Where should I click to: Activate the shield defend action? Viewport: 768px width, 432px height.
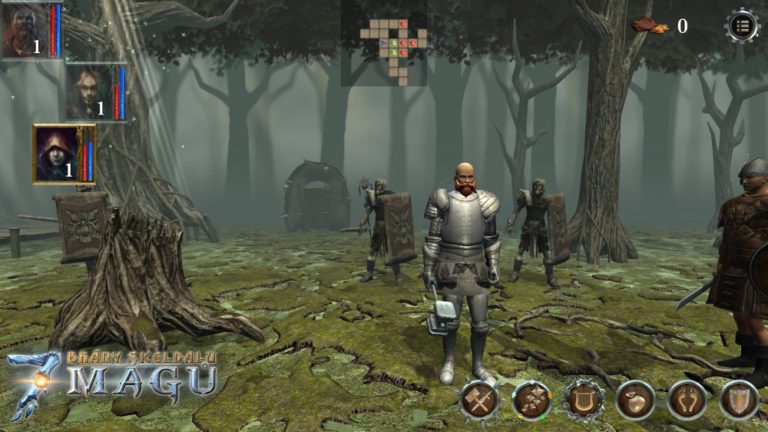click(x=739, y=400)
